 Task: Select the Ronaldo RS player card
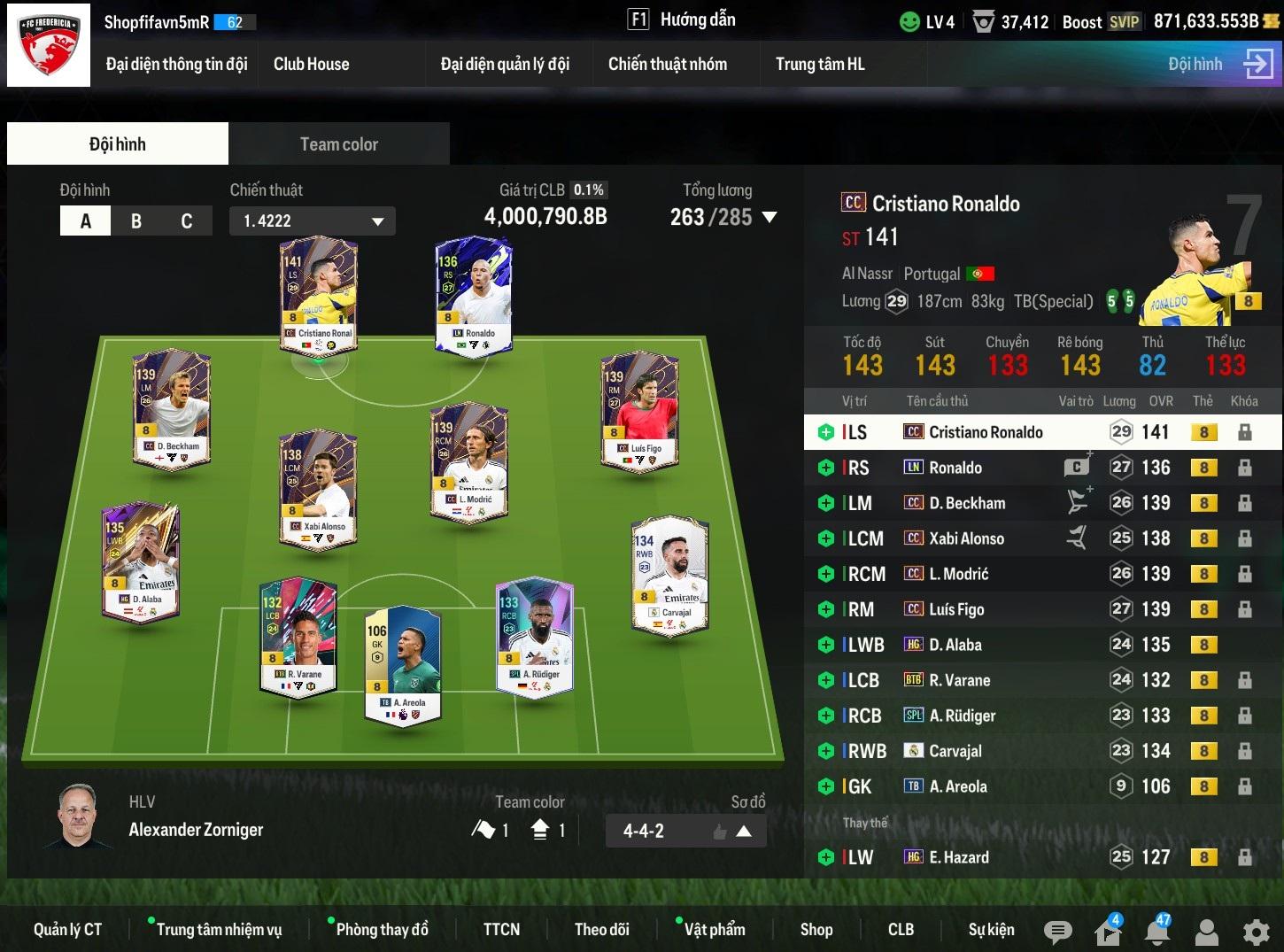click(x=475, y=297)
